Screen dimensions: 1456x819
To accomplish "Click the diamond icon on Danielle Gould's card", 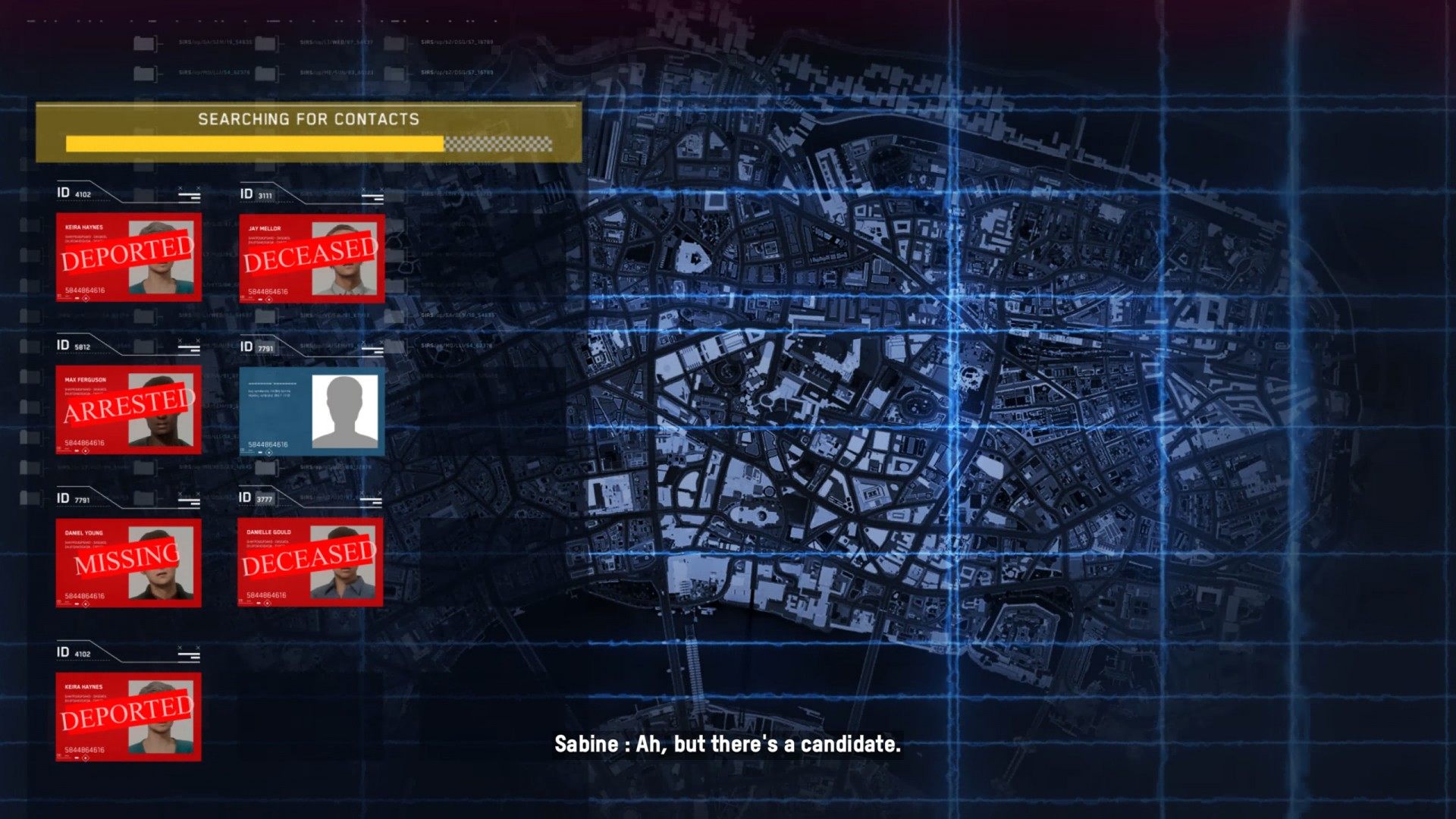I will coord(268,604).
